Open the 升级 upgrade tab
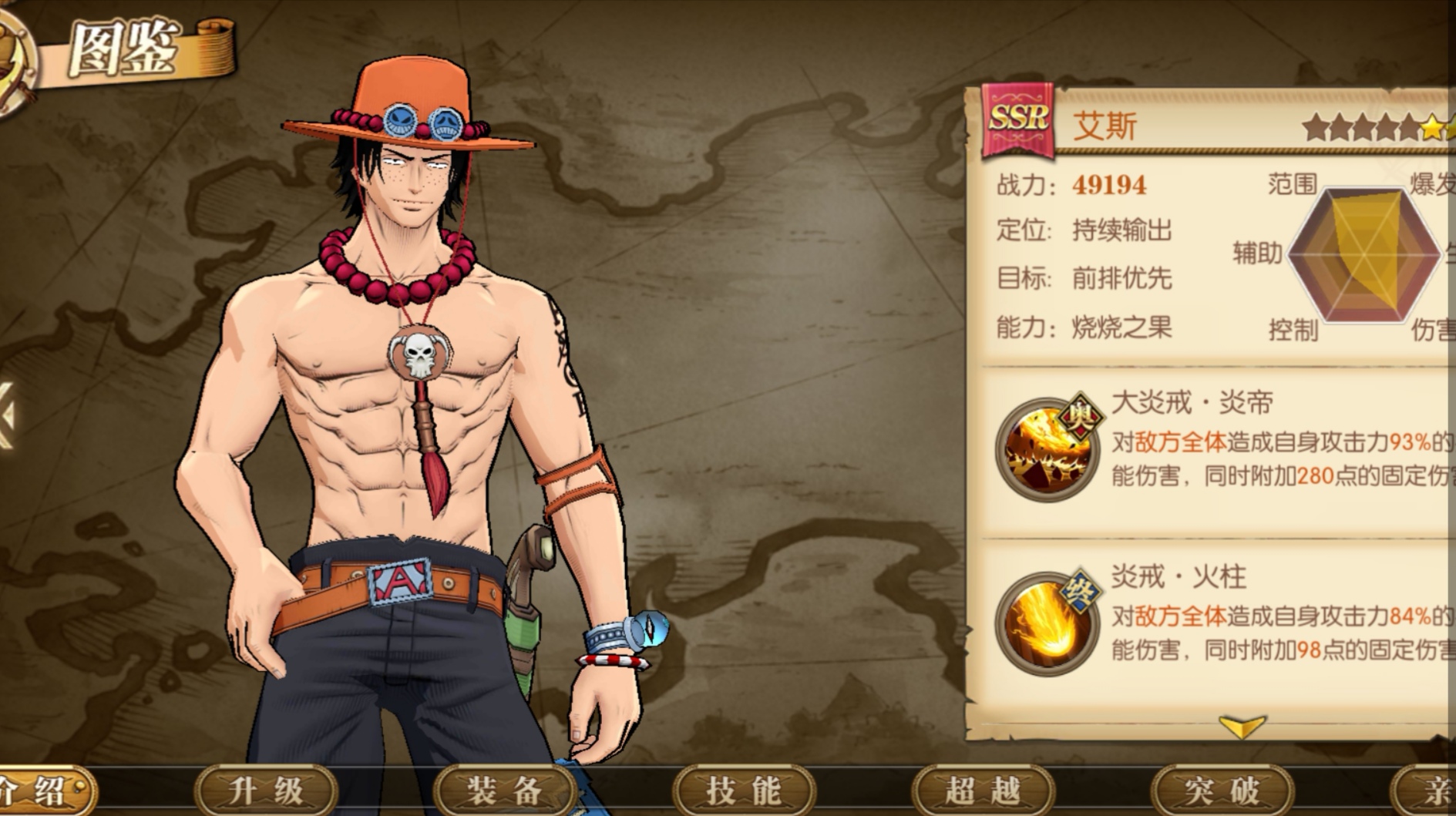Image resolution: width=1456 pixels, height=816 pixels. click(266, 790)
